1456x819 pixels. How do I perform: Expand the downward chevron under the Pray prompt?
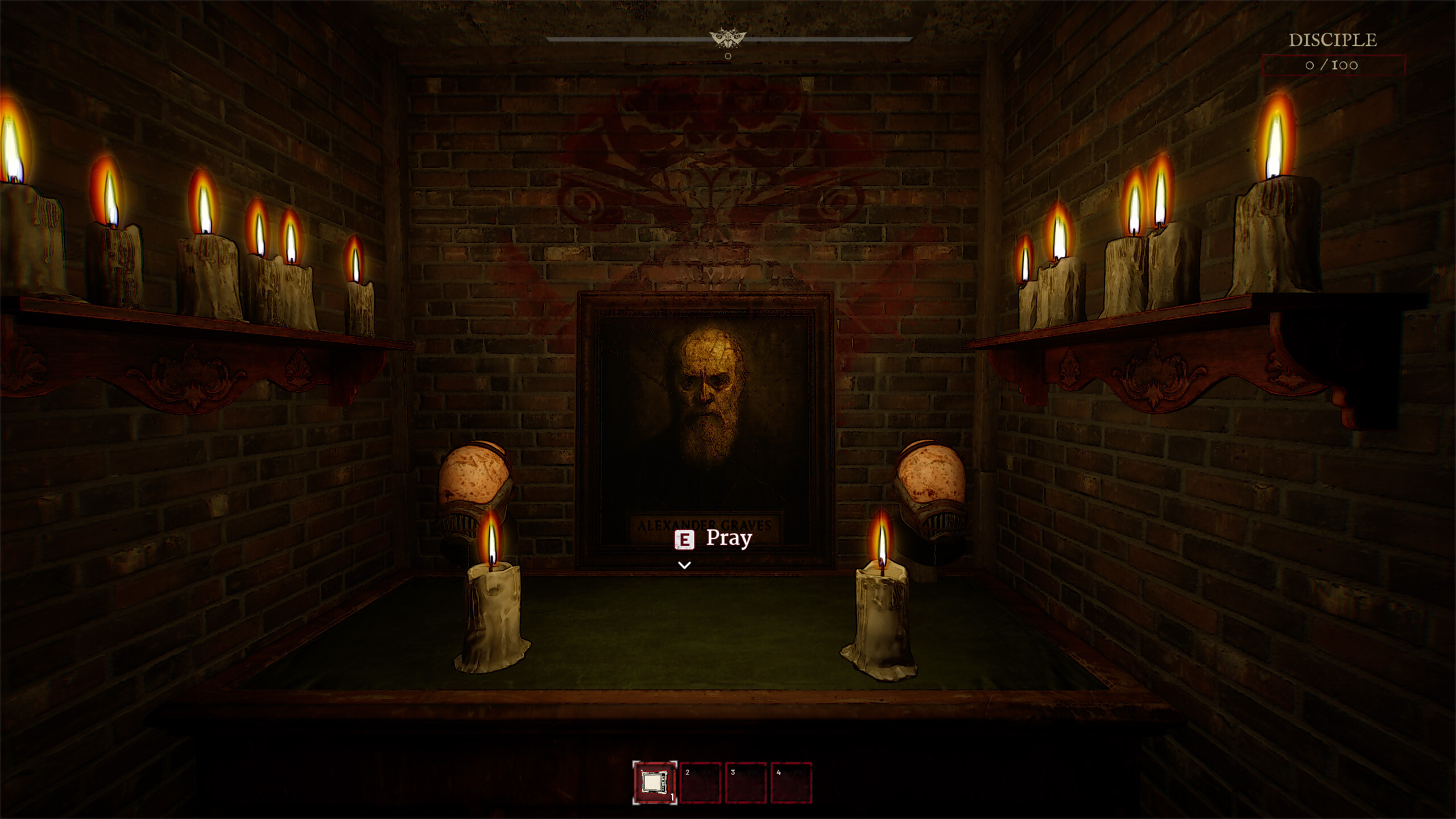tap(683, 565)
